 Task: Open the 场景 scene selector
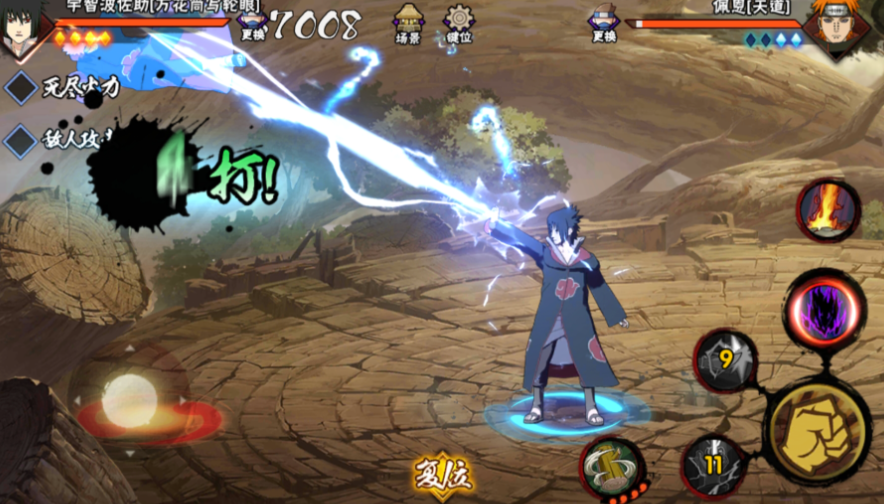(x=408, y=22)
